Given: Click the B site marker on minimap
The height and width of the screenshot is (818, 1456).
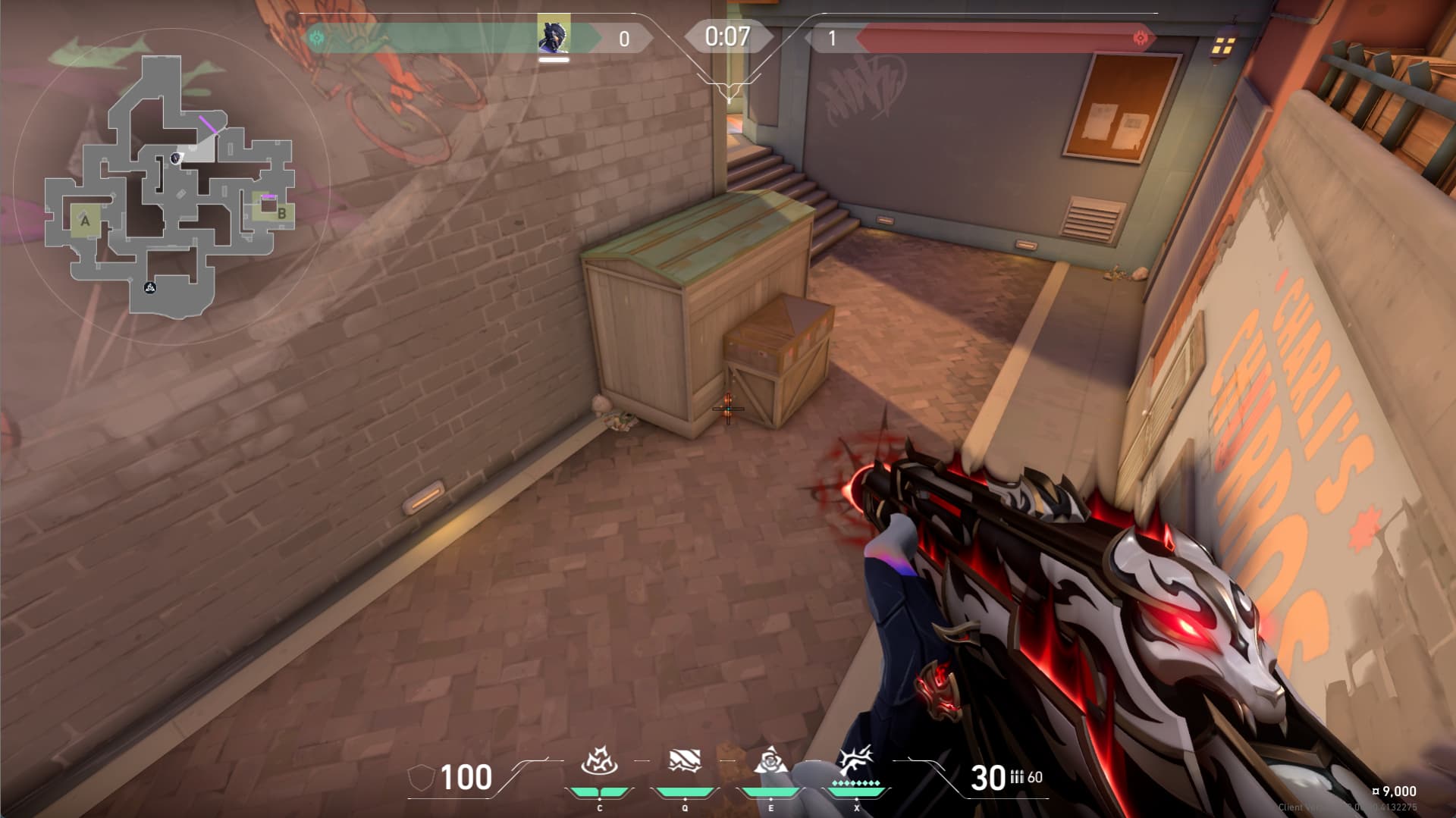Looking at the screenshot, I should click(281, 213).
